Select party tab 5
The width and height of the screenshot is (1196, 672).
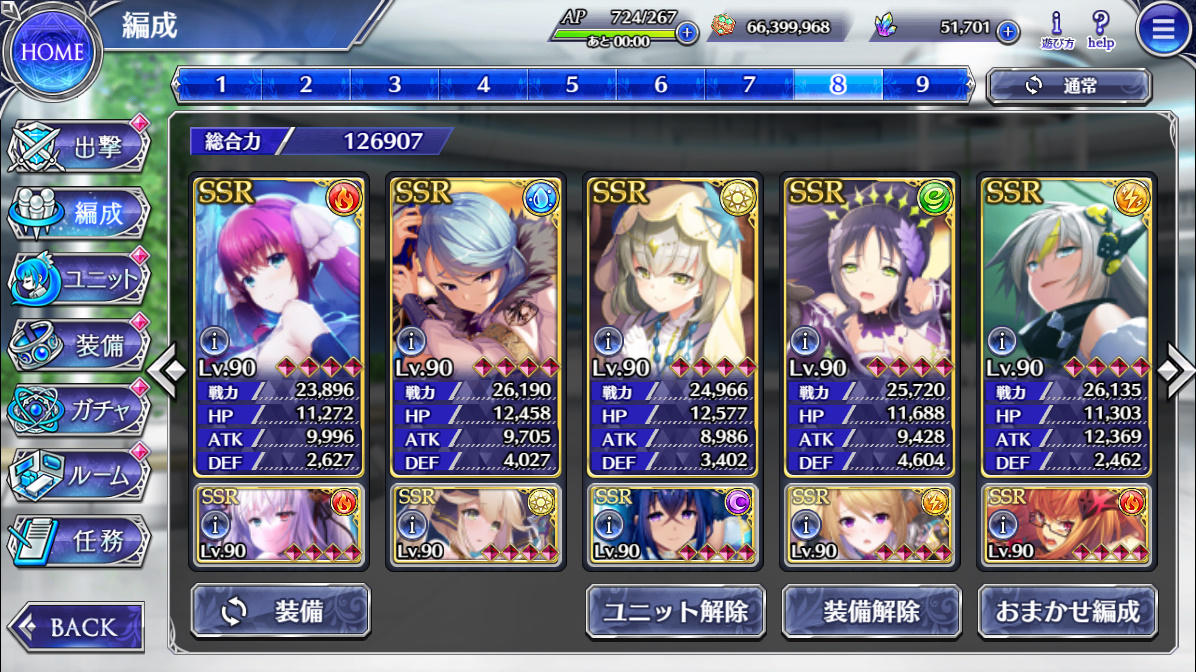coord(572,85)
